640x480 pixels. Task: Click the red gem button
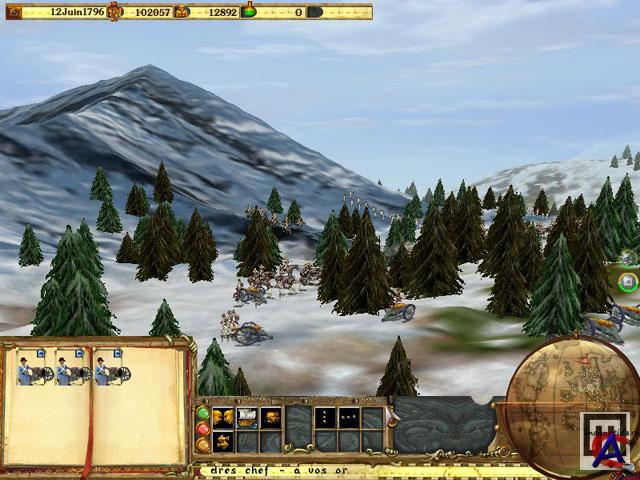pyautogui.click(x=203, y=428)
